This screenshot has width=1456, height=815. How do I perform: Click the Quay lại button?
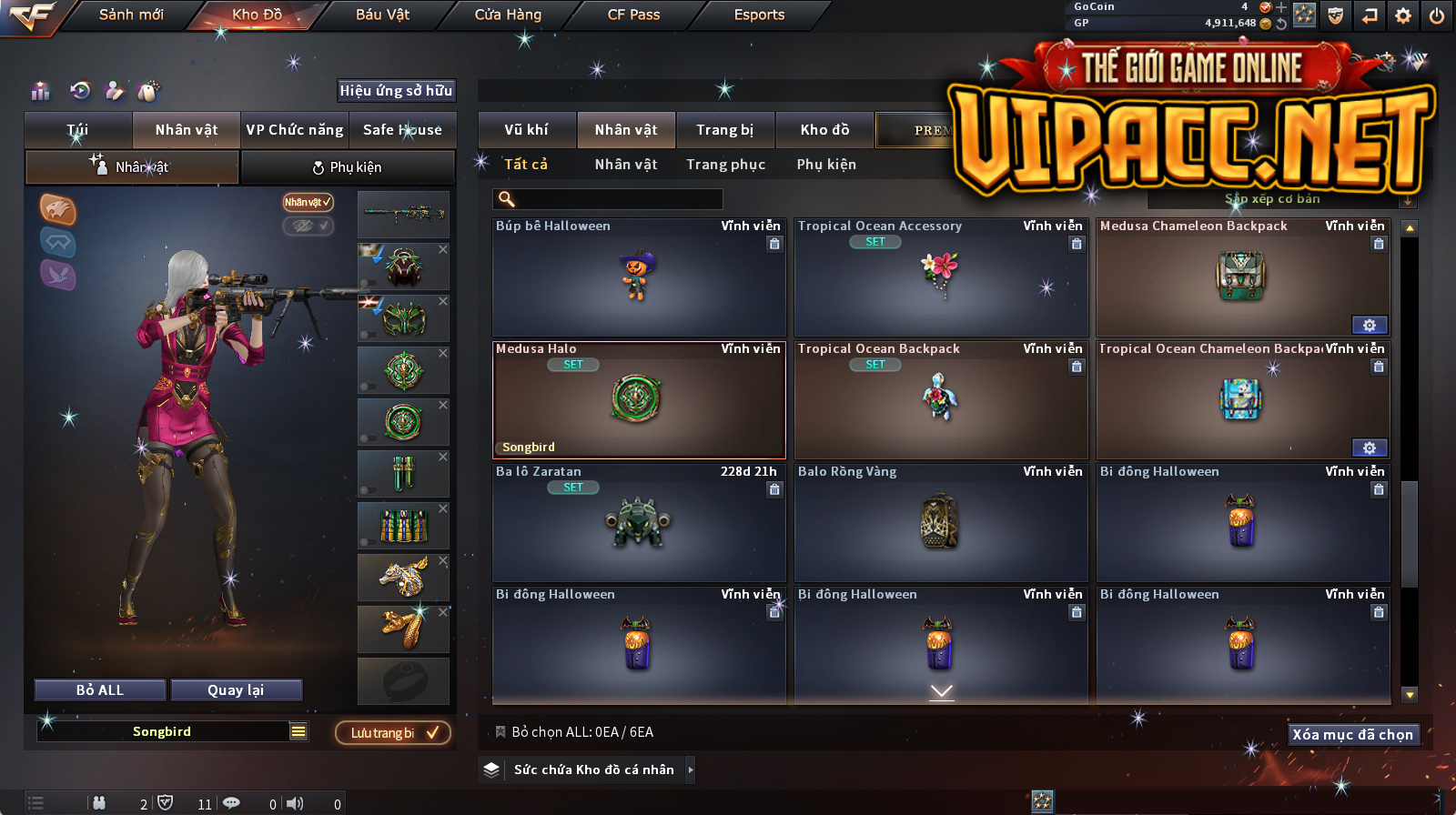(x=236, y=690)
